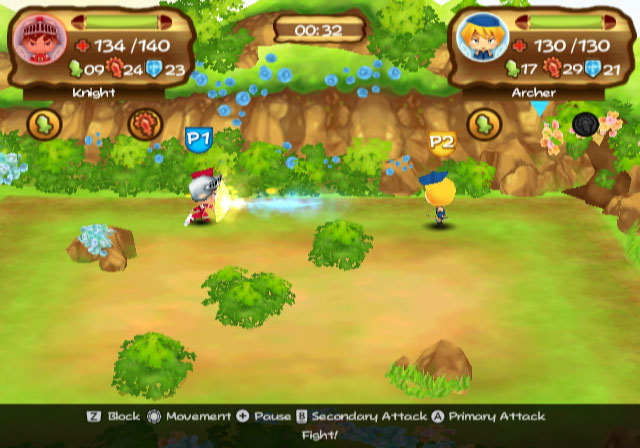Screen dimensions: 640x448
Task: Select the Archer portrait
Action: pos(477,40)
